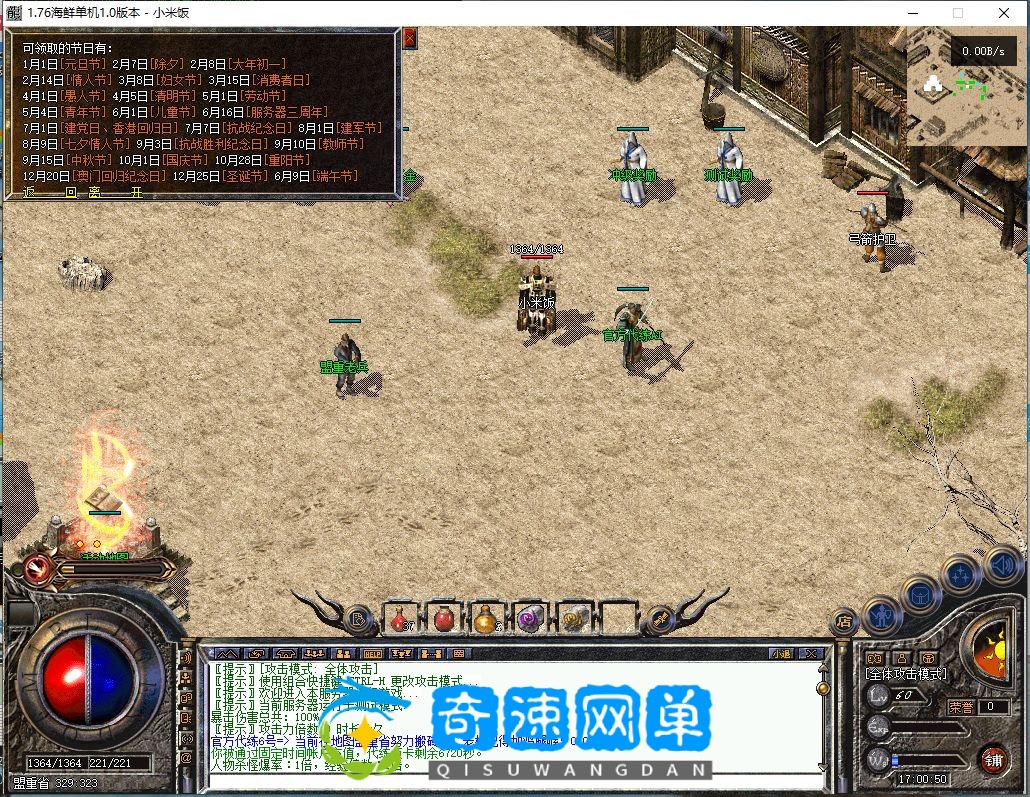The width and height of the screenshot is (1030, 797).
Task: Toggle the 全体攻击模式 attack mode label
Action: [x=906, y=675]
